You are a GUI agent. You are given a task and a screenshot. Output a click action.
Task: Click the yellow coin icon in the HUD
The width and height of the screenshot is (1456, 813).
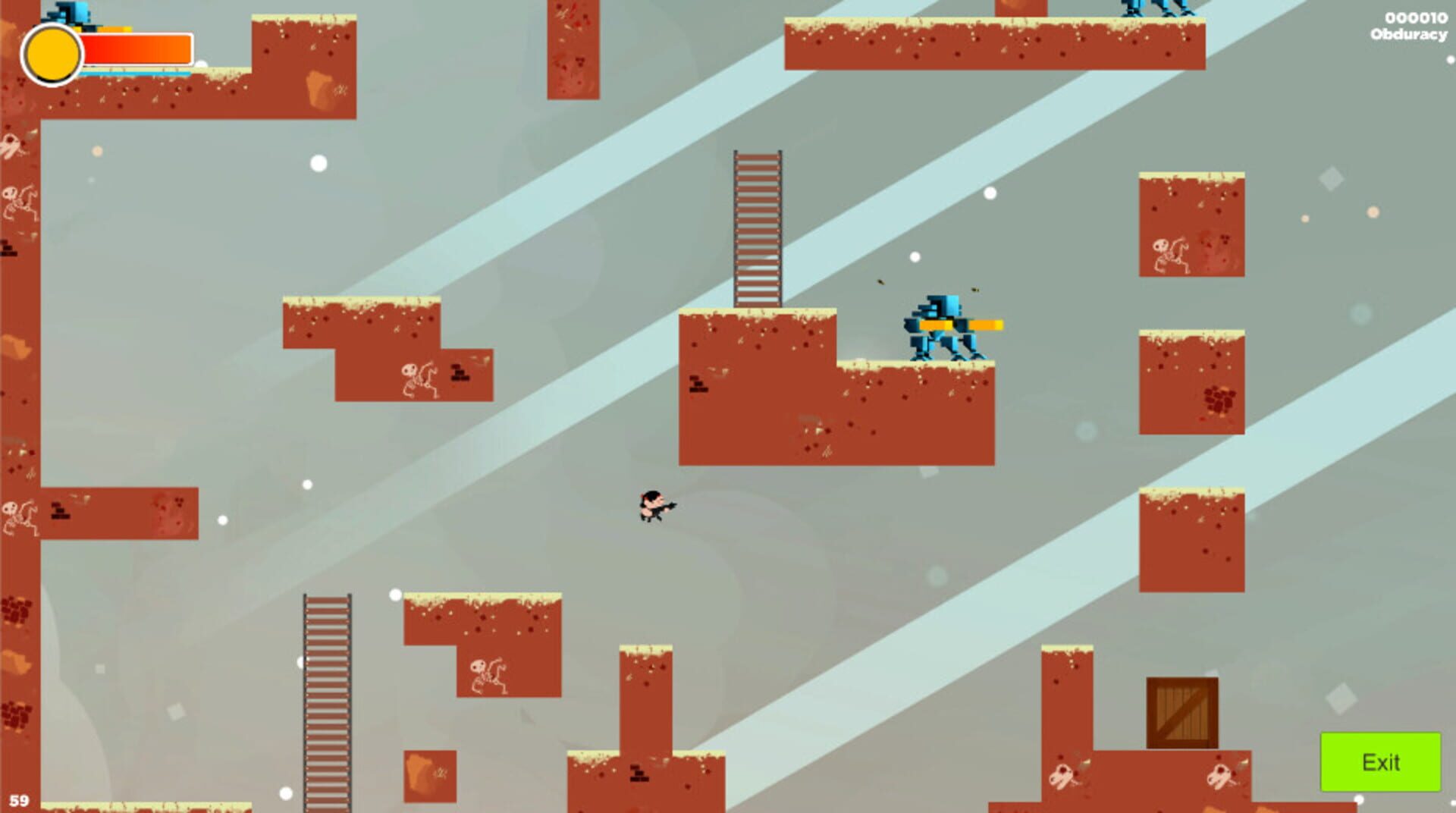51,52
